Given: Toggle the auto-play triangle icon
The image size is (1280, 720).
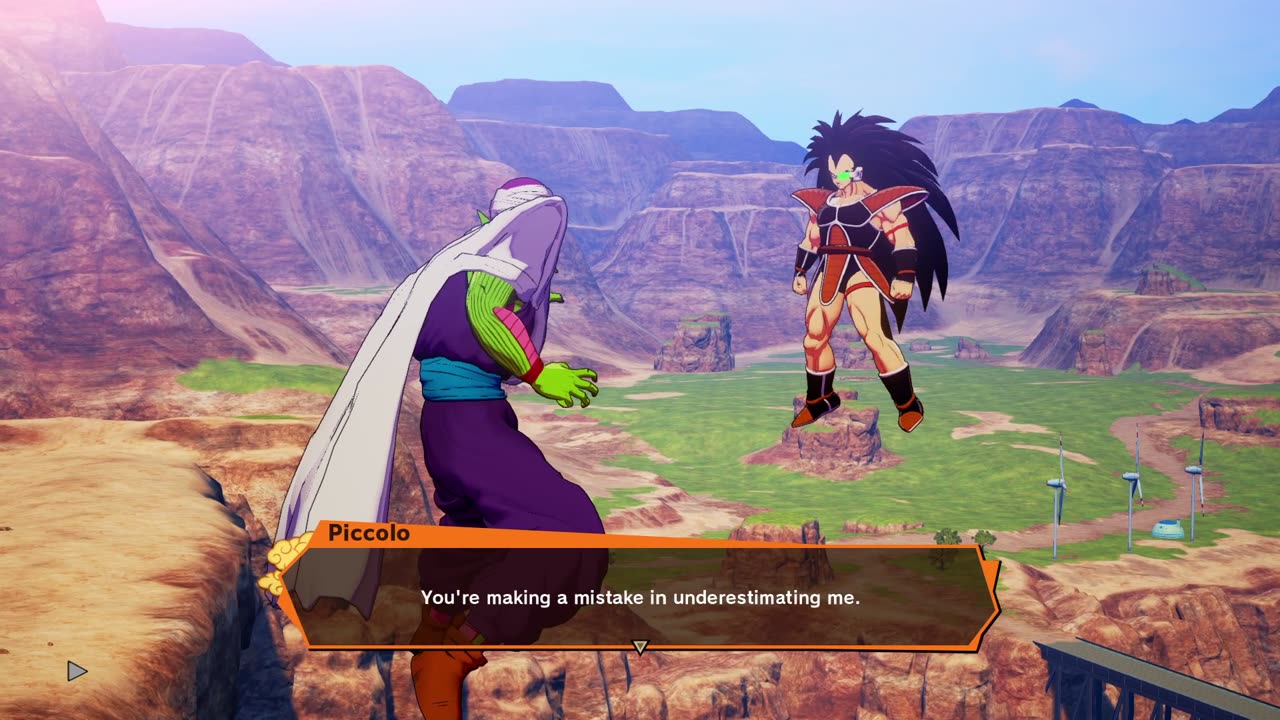Looking at the screenshot, I should tap(77, 671).
